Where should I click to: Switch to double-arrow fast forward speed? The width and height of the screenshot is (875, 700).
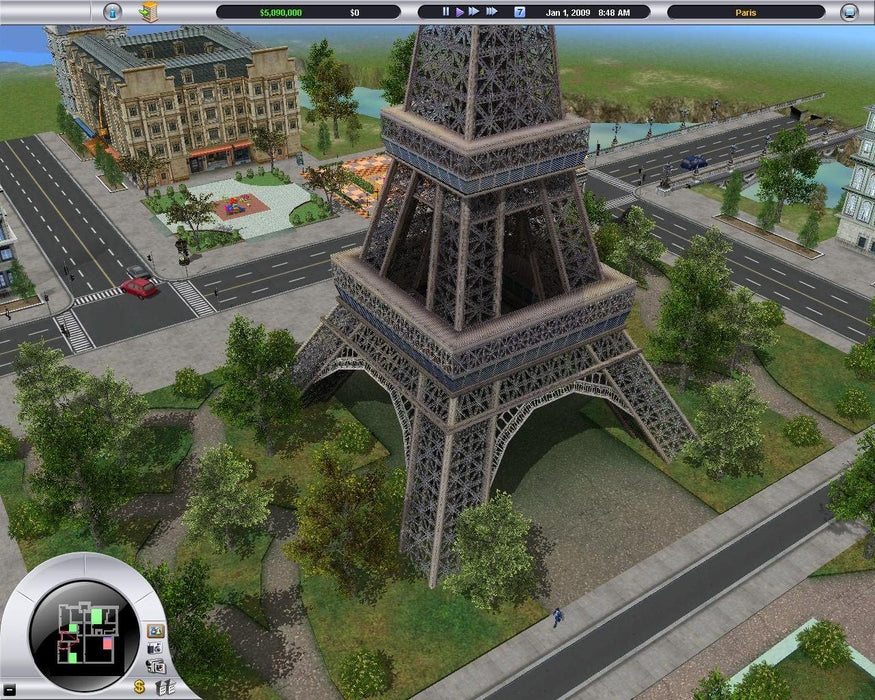click(473, 12)
